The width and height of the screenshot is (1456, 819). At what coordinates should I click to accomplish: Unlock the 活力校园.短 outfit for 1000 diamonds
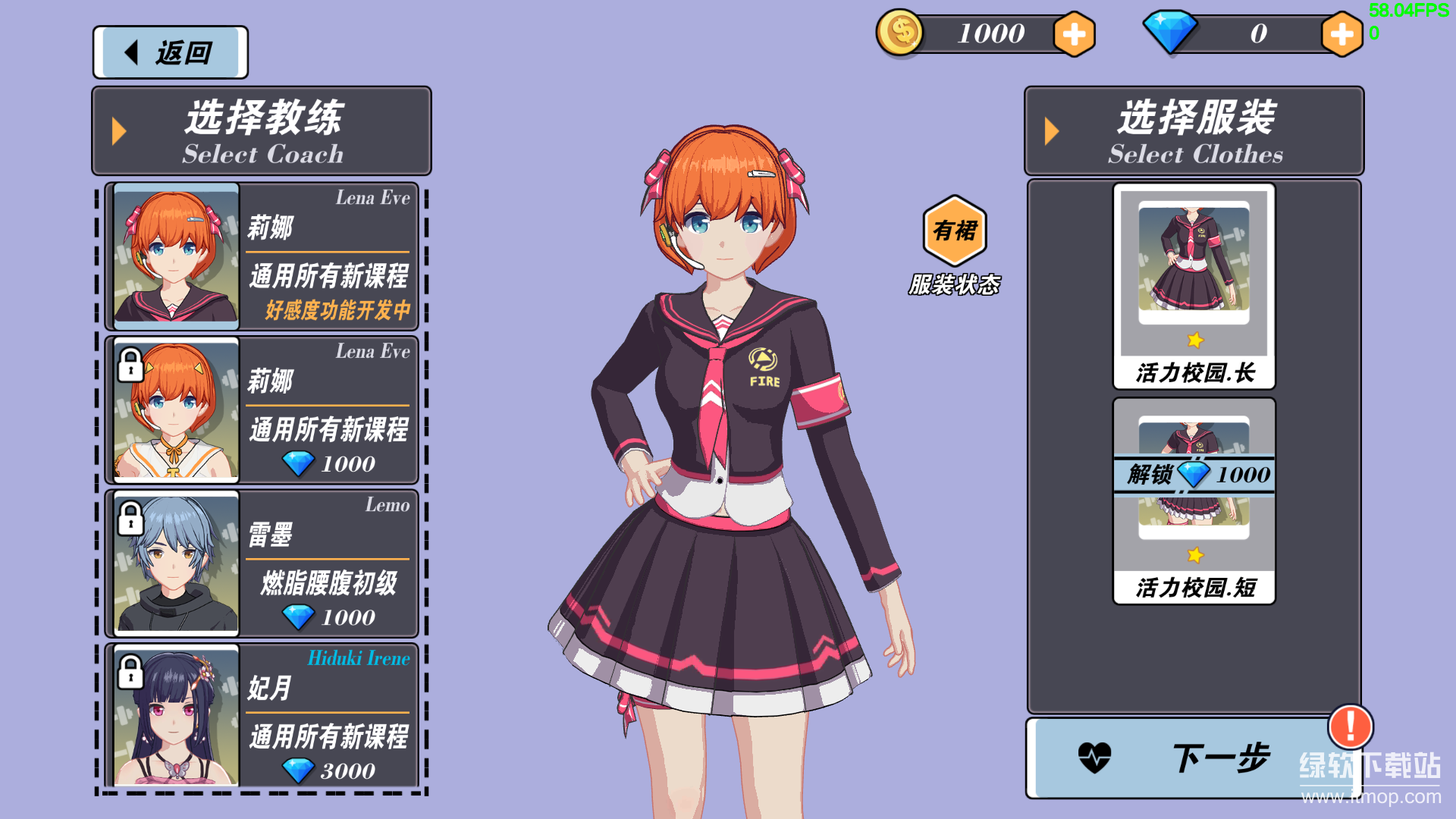[x=1194, y=475]
